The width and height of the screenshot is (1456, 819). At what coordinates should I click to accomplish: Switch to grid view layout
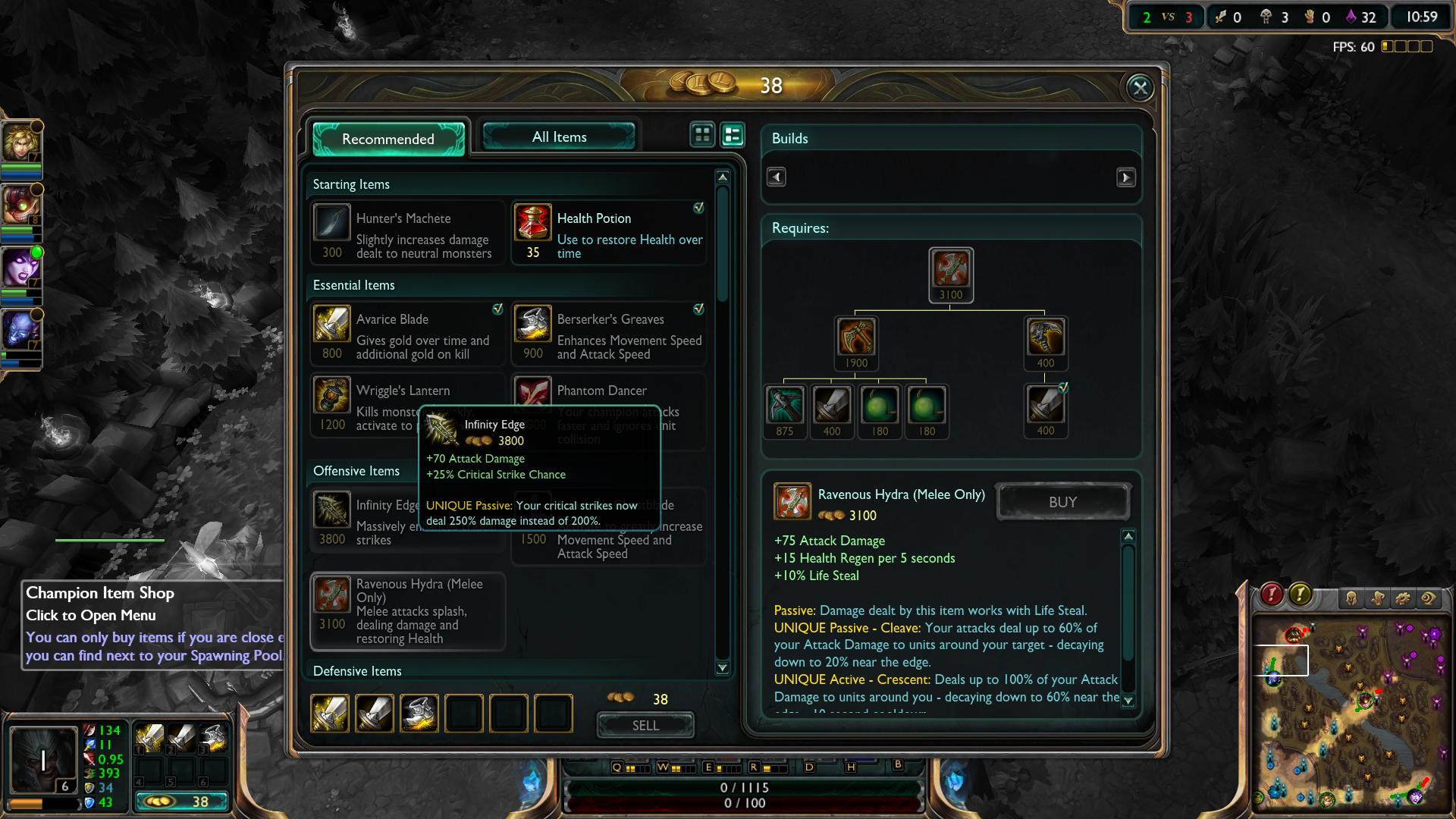point(702,135)
